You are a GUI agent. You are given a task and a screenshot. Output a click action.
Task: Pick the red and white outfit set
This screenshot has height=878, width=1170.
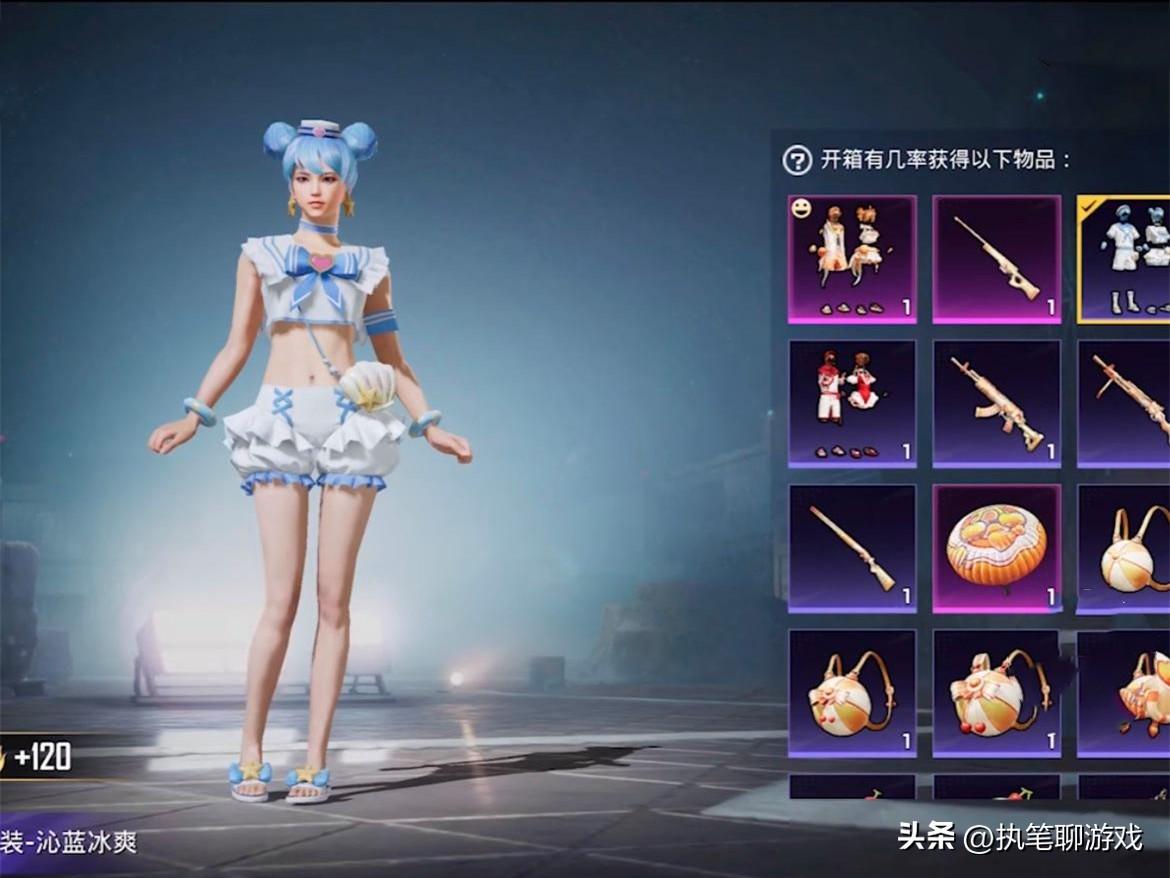click(x=852, y=403)
